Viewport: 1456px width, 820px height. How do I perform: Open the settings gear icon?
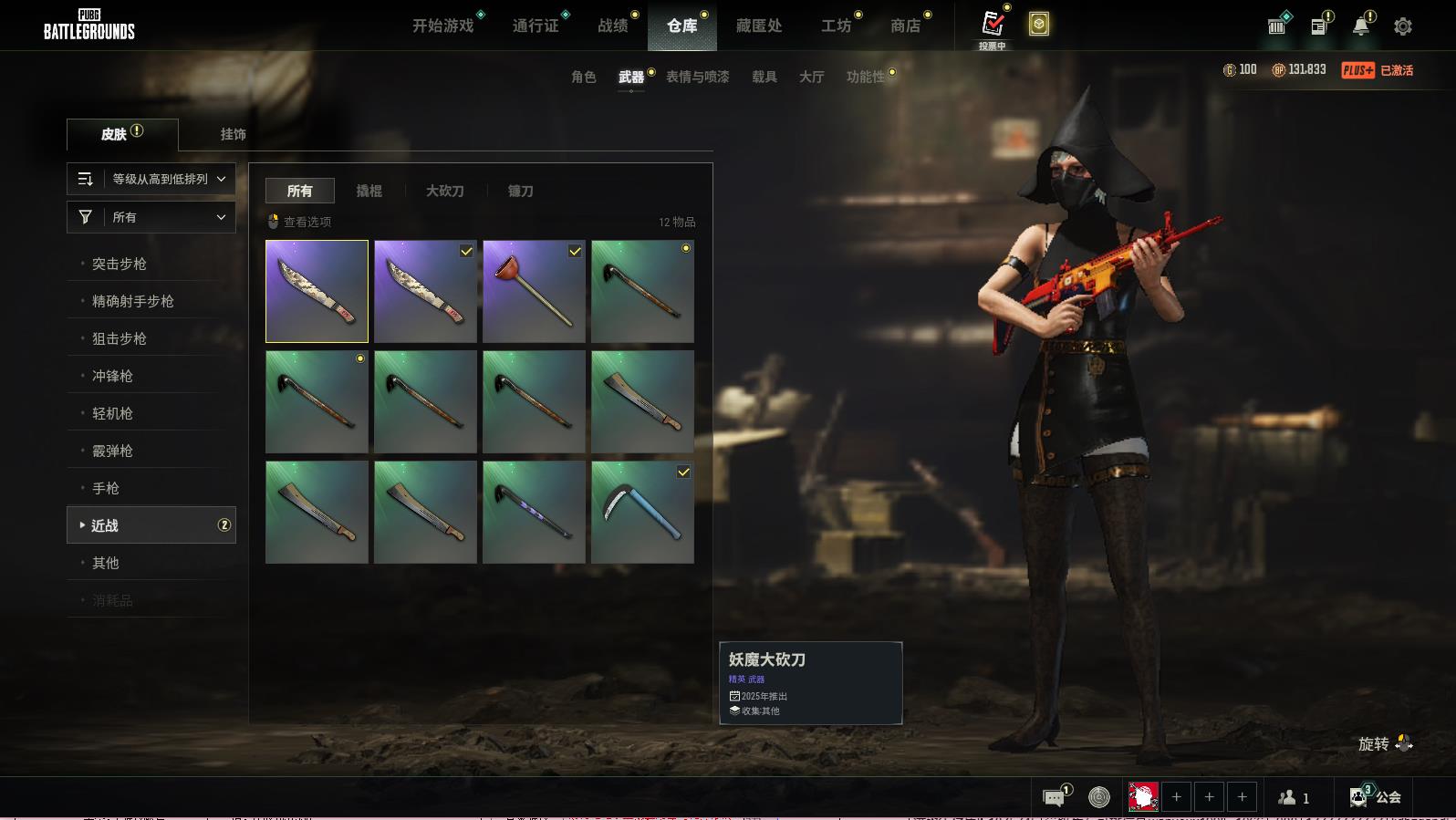[1403, 26]
